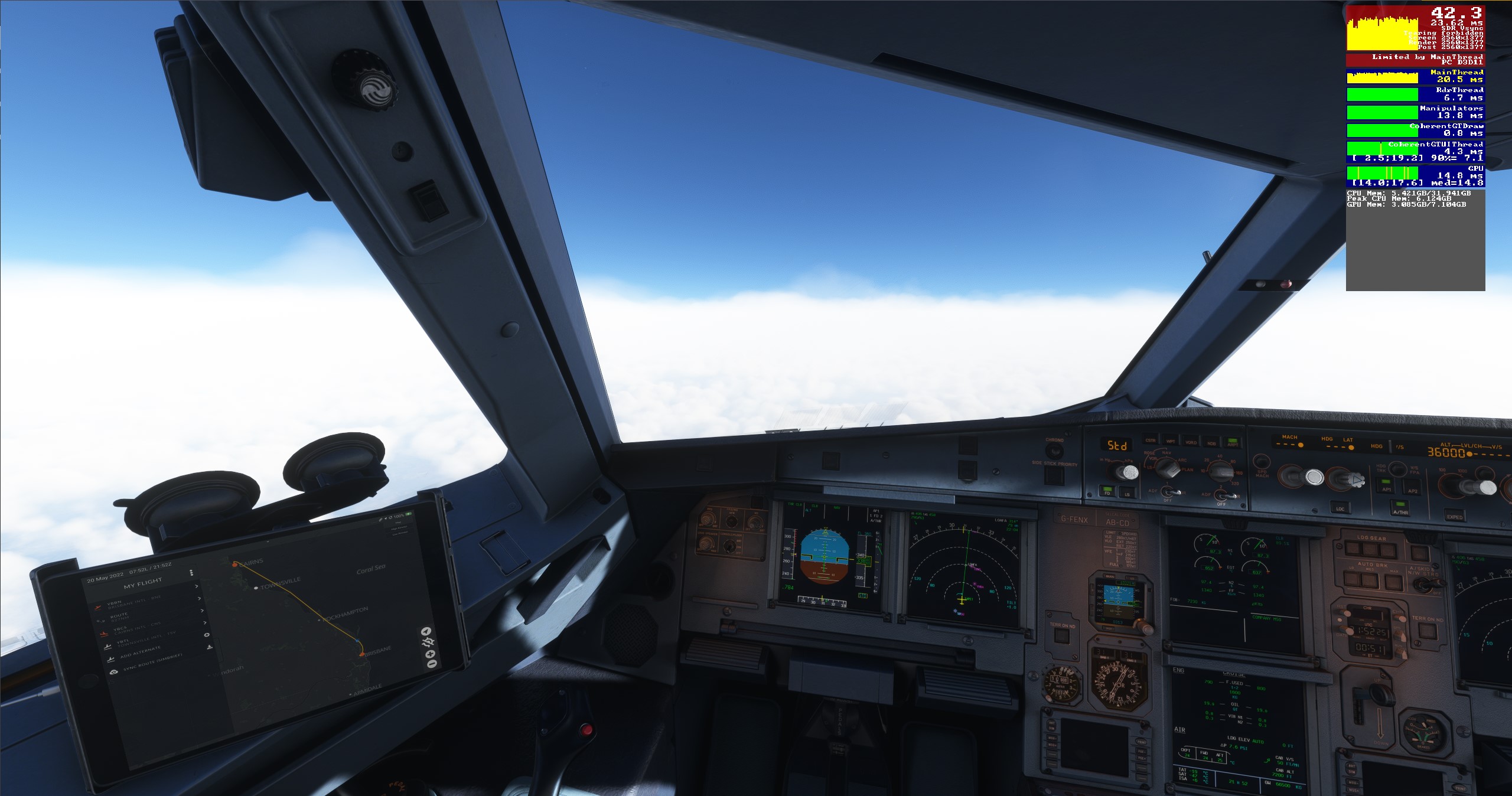Expand the ROUTE 827NM entry details
Viewport: 1512px width, 796px height.
pyautogui.click(x=202, y=611)
